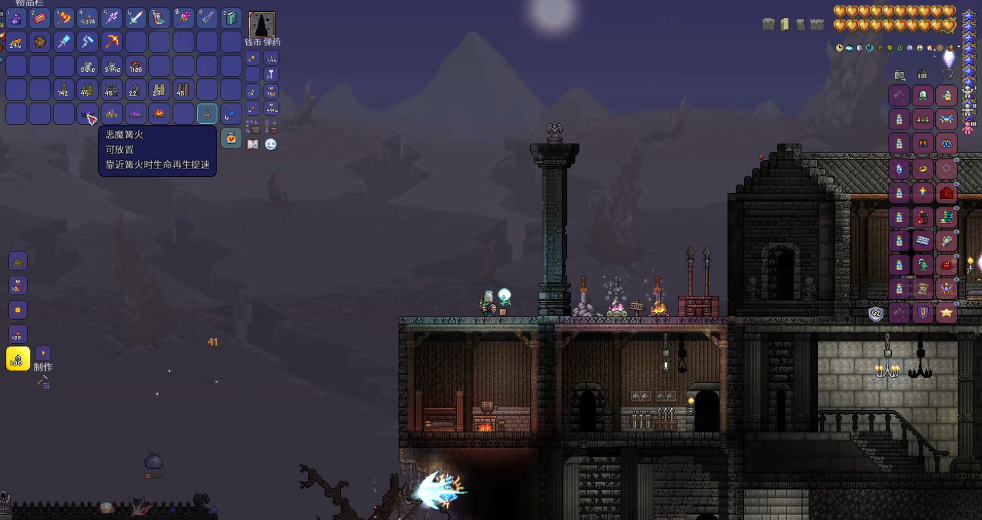Open the emote bubble menu
The width and height of the screenshot is (982, 520).
(271, 144)
